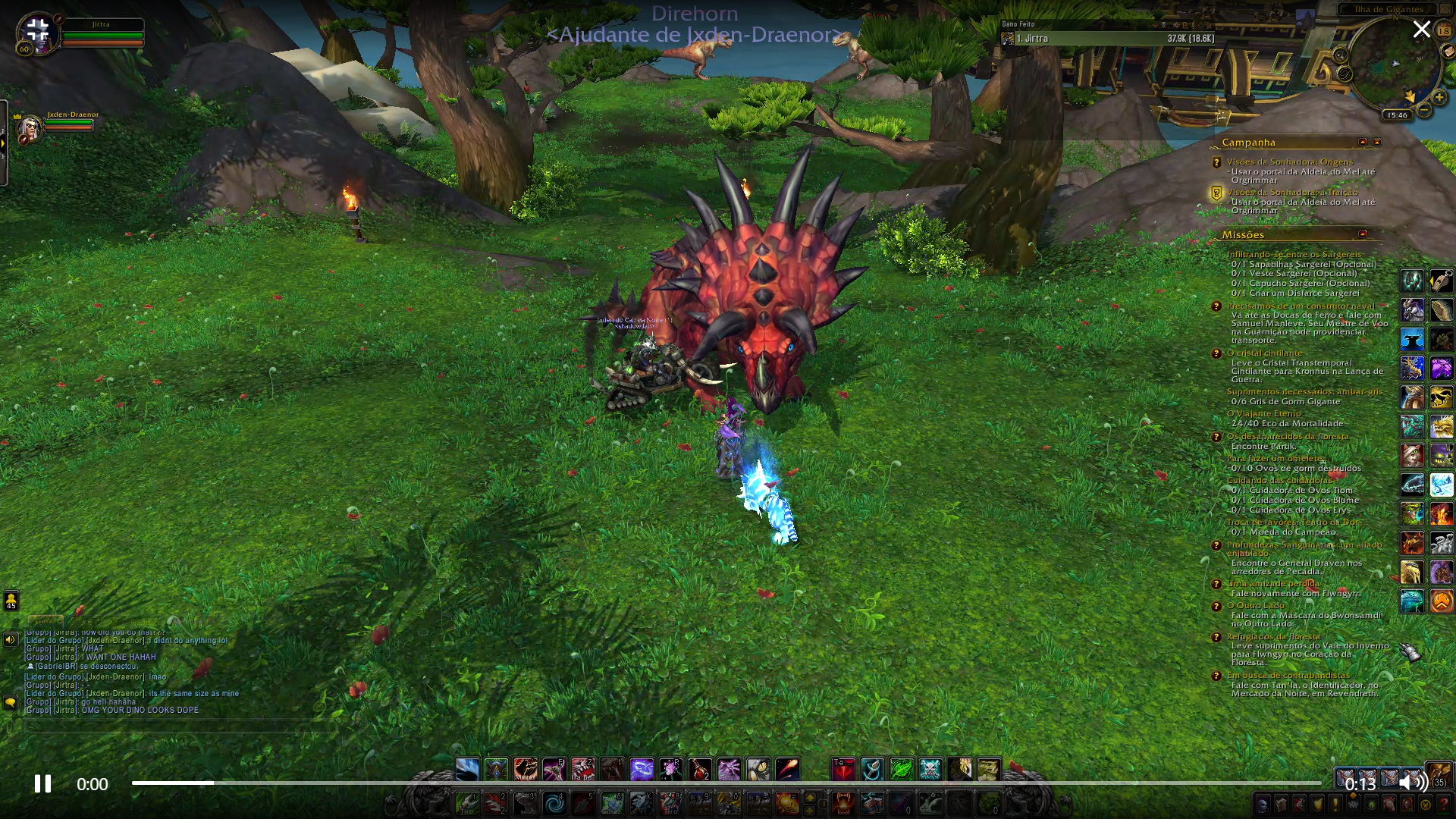This screenshot has width=1456, height=819.
Task: Click the minimap zoom-out minus button
Action: coord(1424,110)
